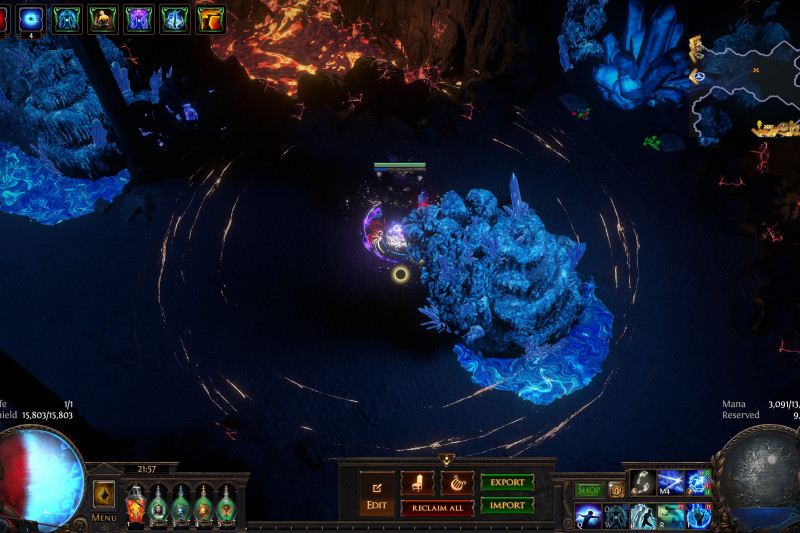
Task: Activate the skill bound to Q
Action: click(588, 516)
